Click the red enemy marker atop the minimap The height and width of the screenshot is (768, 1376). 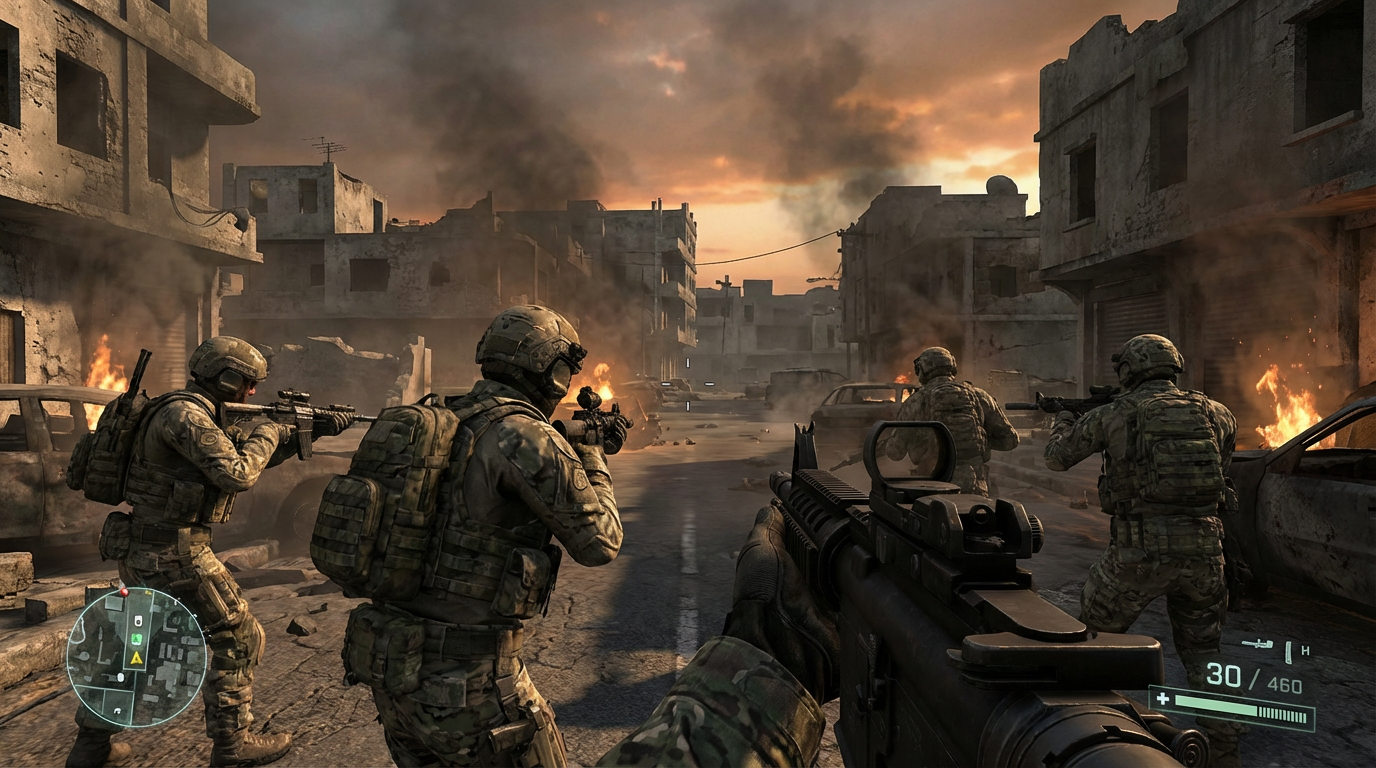coord(125,592)
